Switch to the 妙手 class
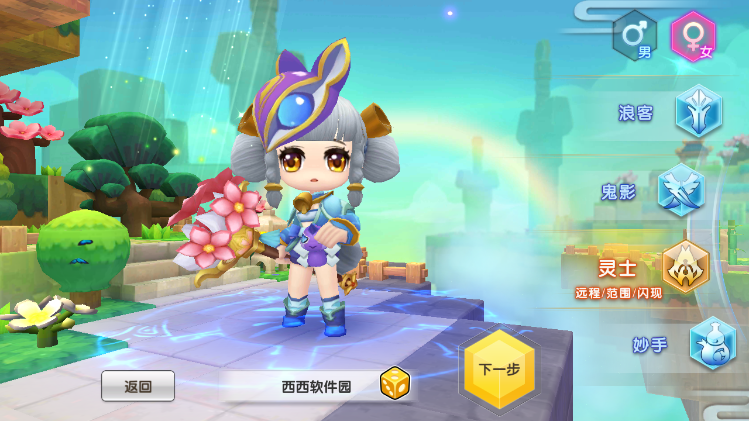The image size is (749, 421). click(712, 344)
